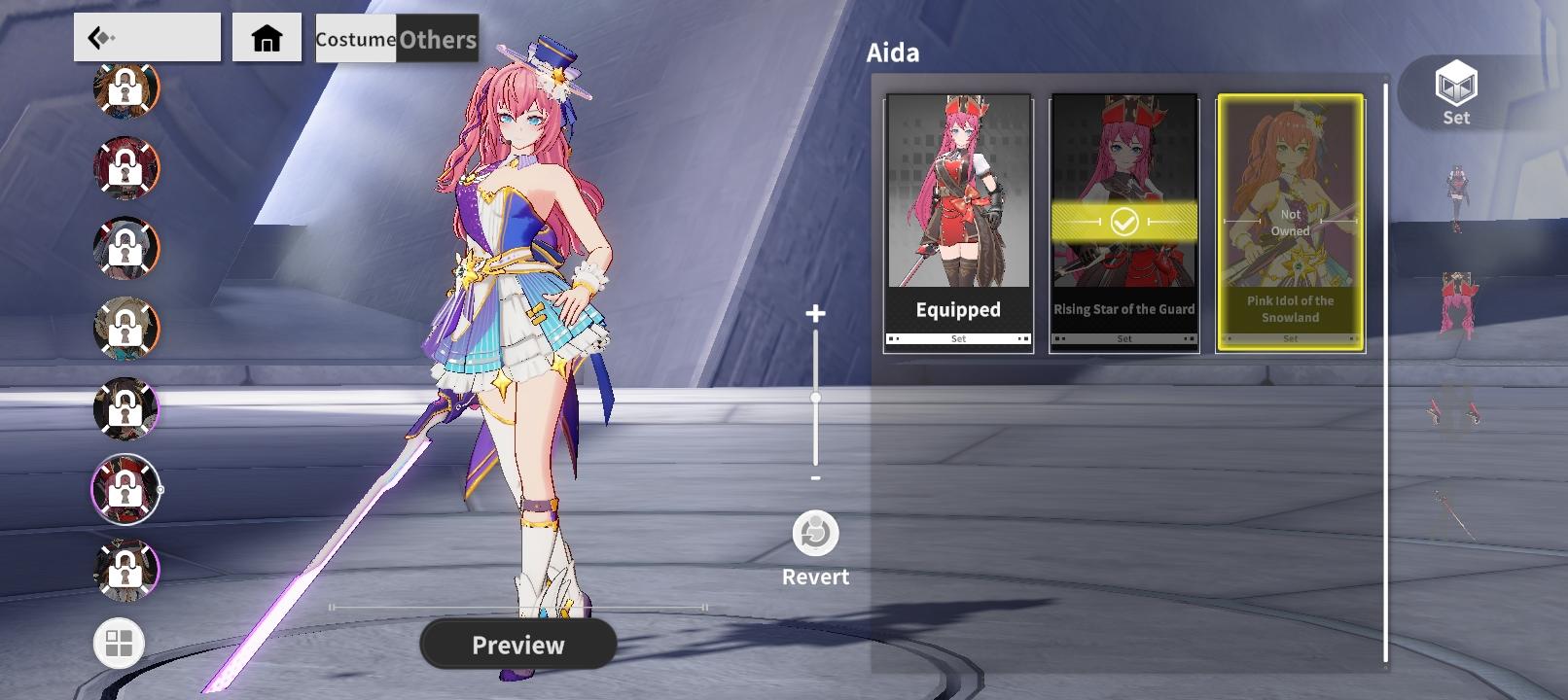Go back using the back arrow icon
This screenshot has width=1568, height=700.
[x=109, y=37]
